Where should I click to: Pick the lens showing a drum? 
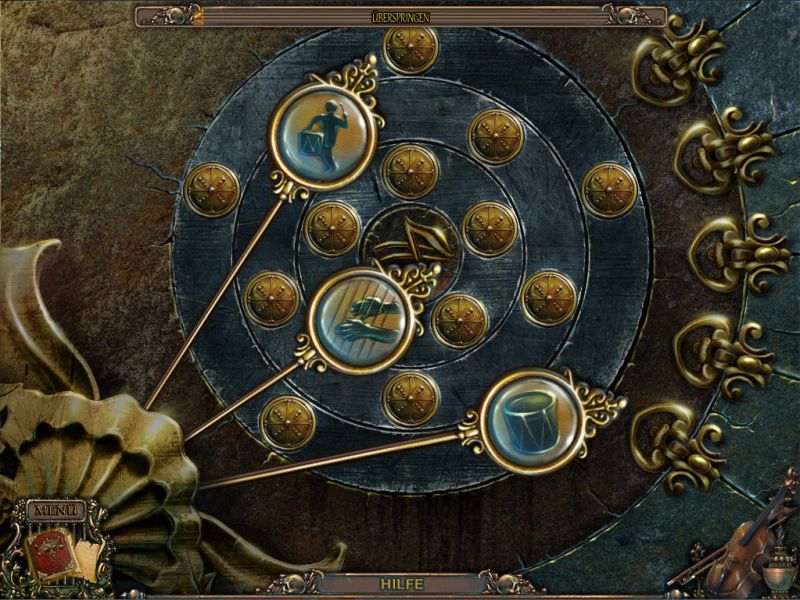click(x=530, y=420)
